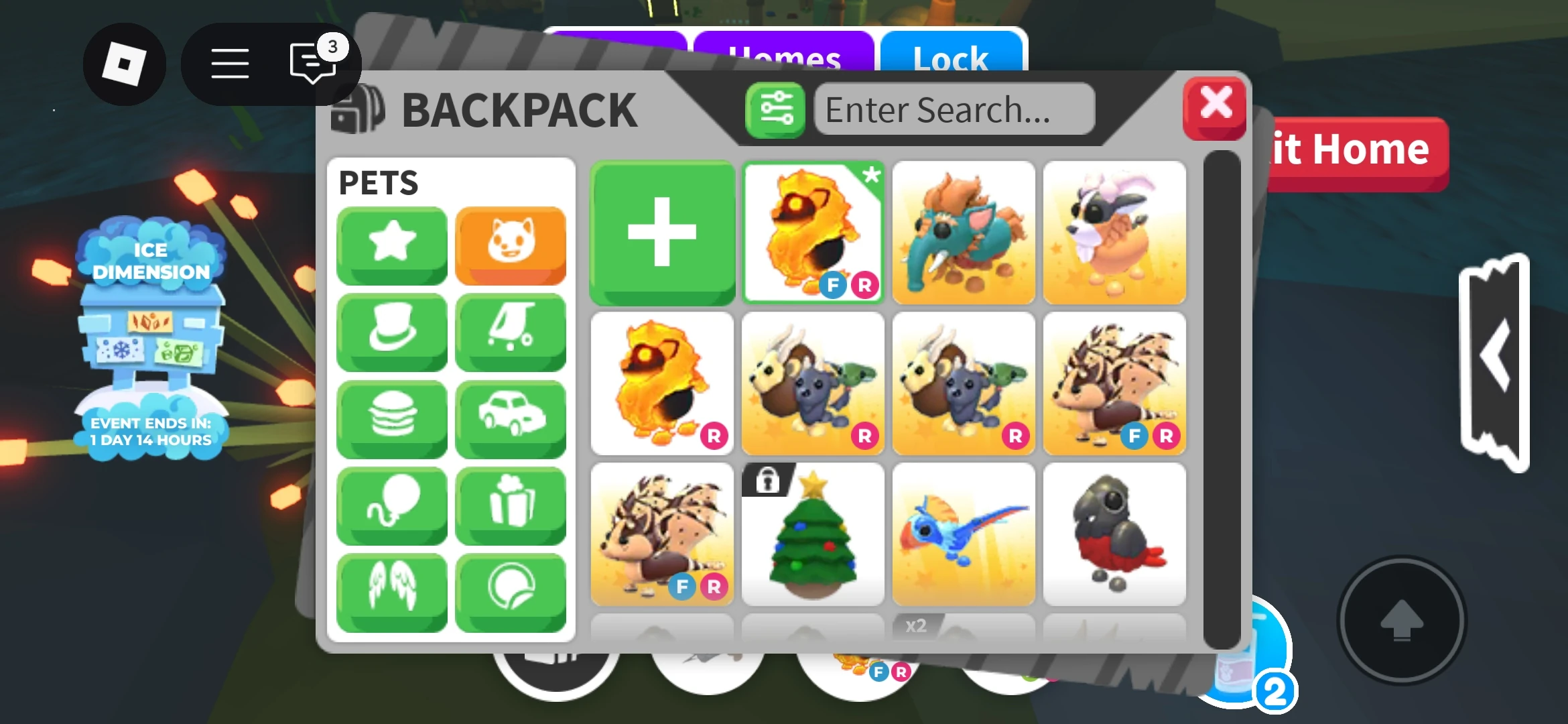Select the star favorites category
This screenshot has height=724, width=1568.
point(391,245)
